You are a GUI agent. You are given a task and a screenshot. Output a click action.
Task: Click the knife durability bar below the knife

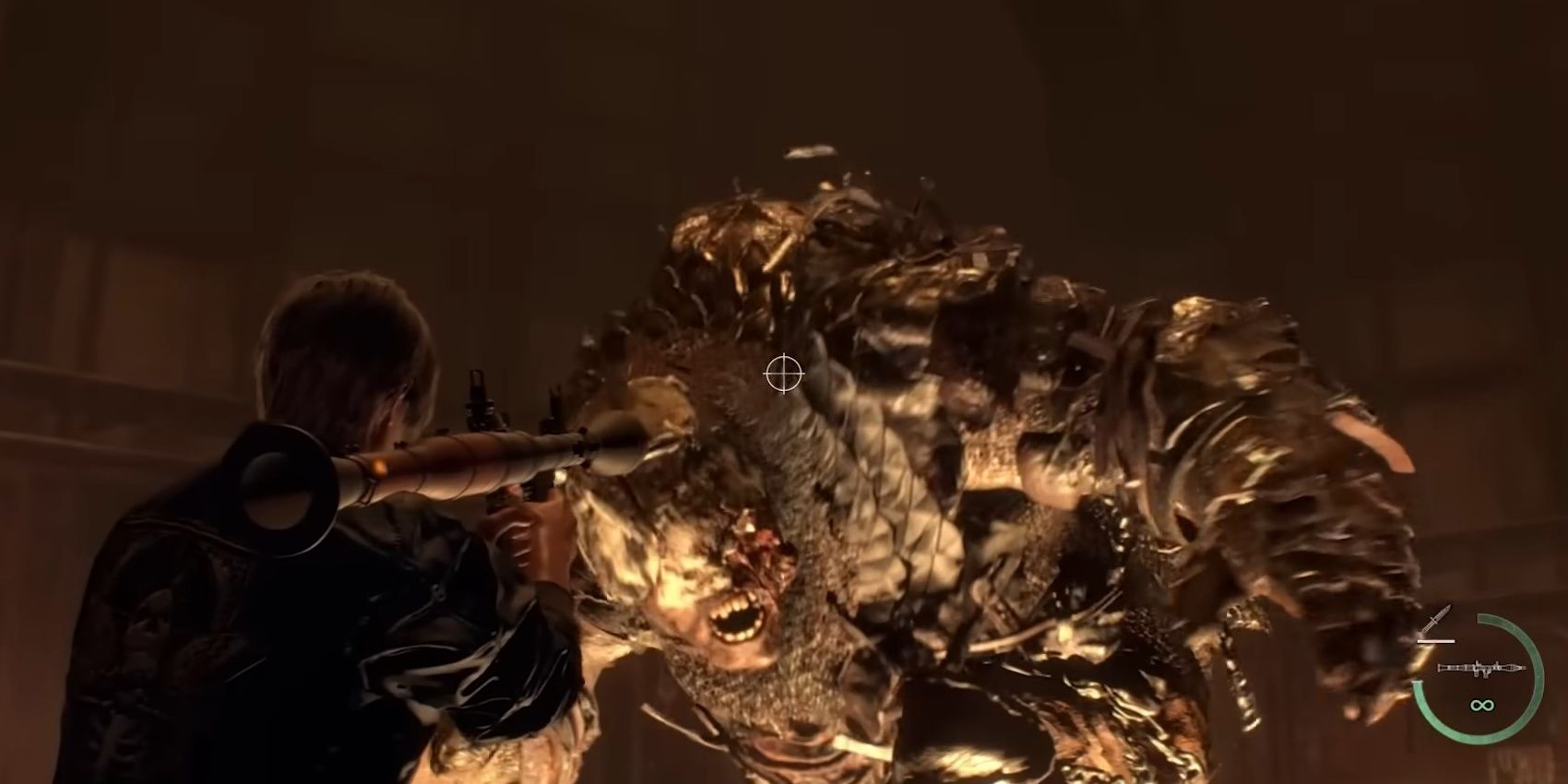point(1435,641)
